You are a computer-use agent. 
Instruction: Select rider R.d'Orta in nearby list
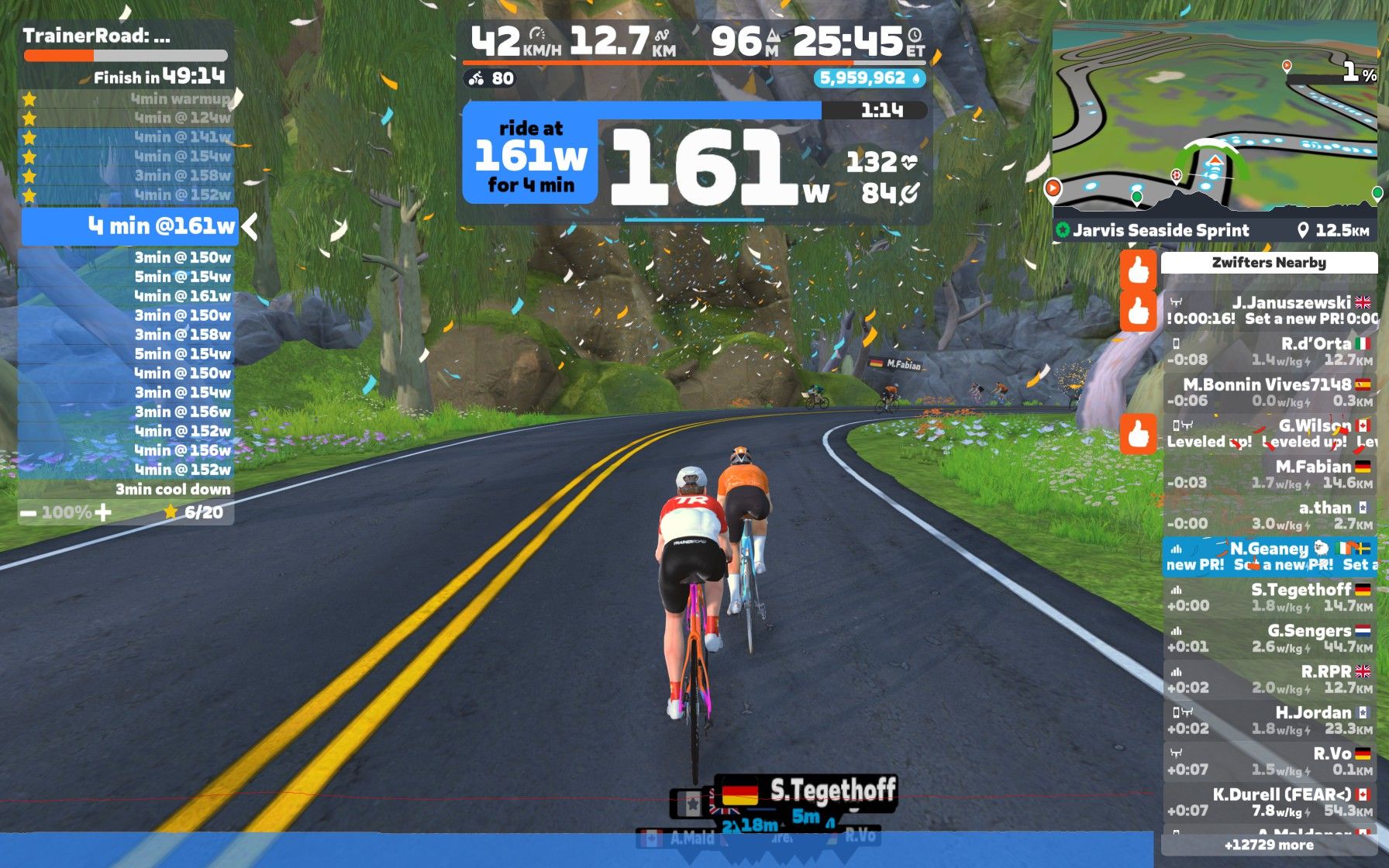[x=1269, y=352]
